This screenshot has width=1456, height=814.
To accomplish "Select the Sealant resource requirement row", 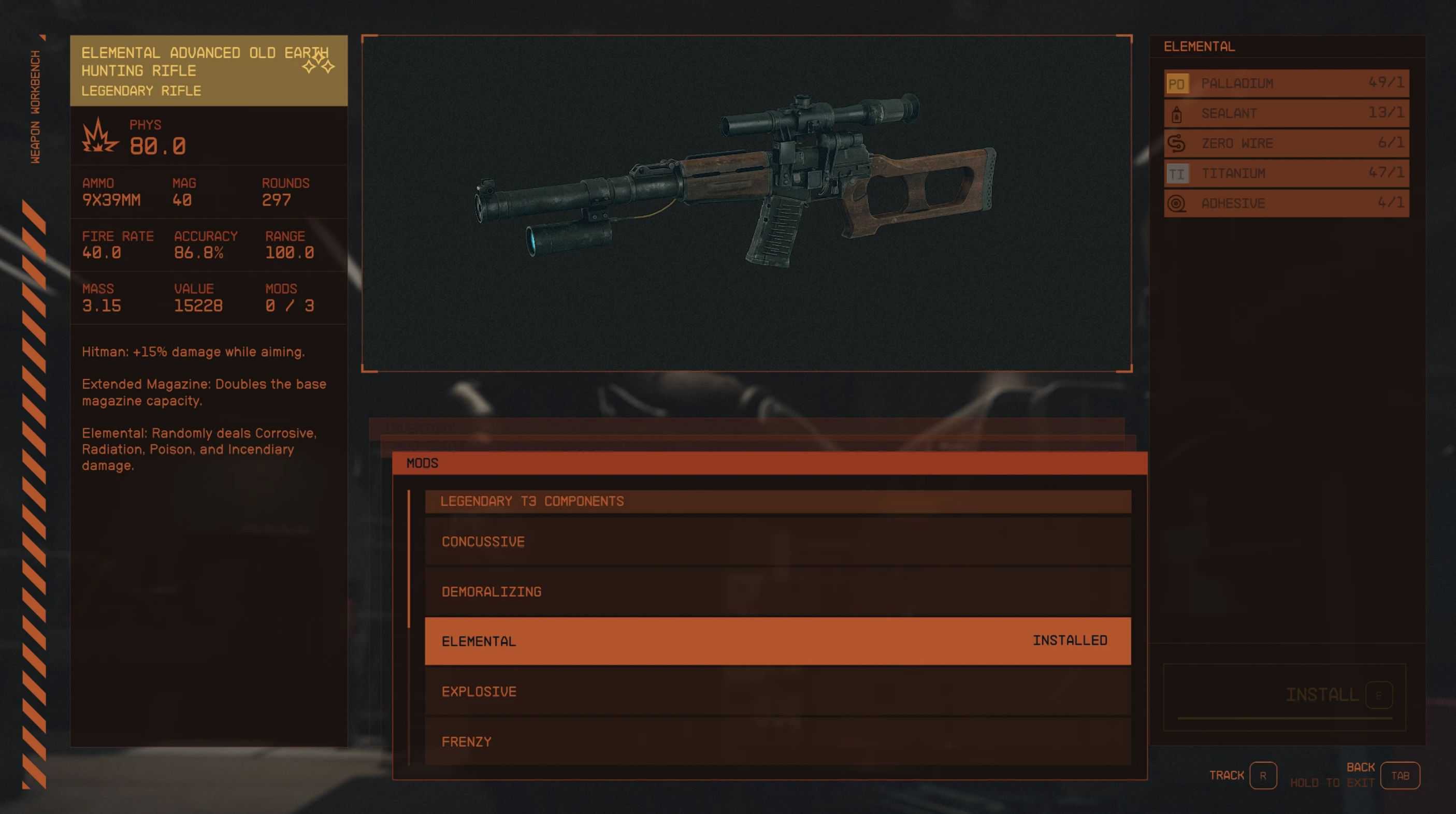I will click(1286, 113).
